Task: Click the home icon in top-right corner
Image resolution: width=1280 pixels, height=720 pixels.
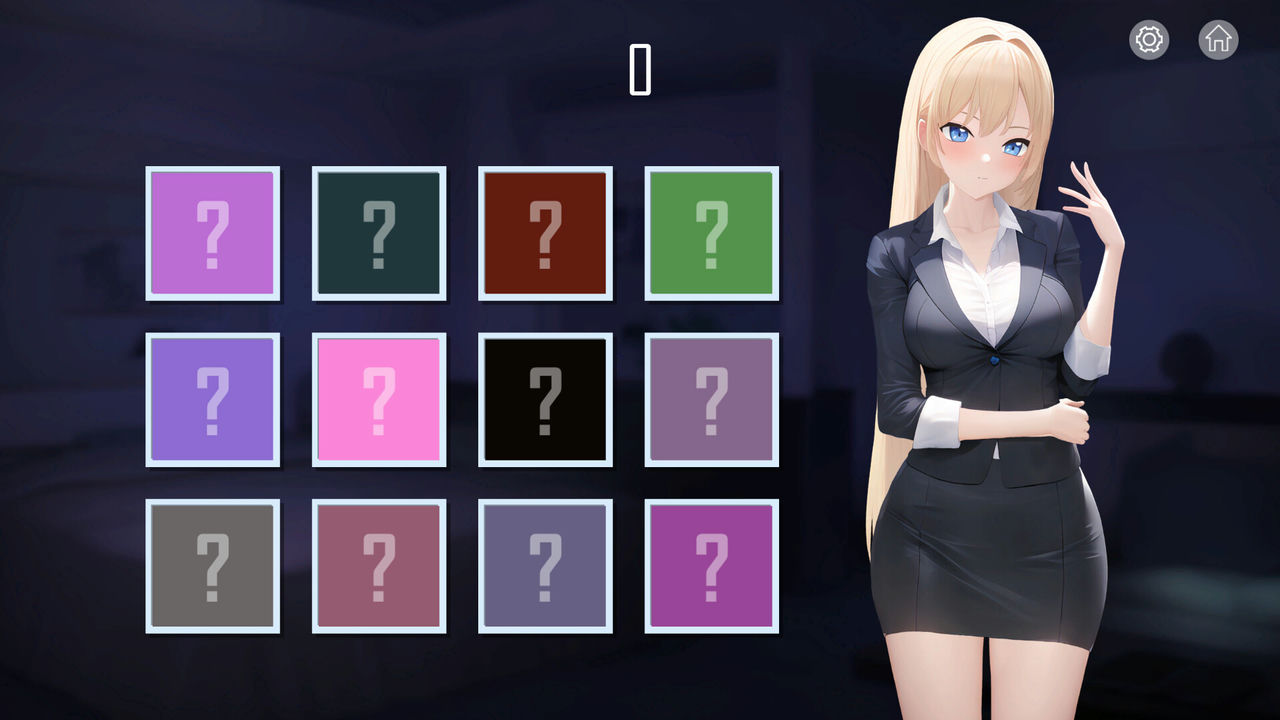Action: point(1217,40)
